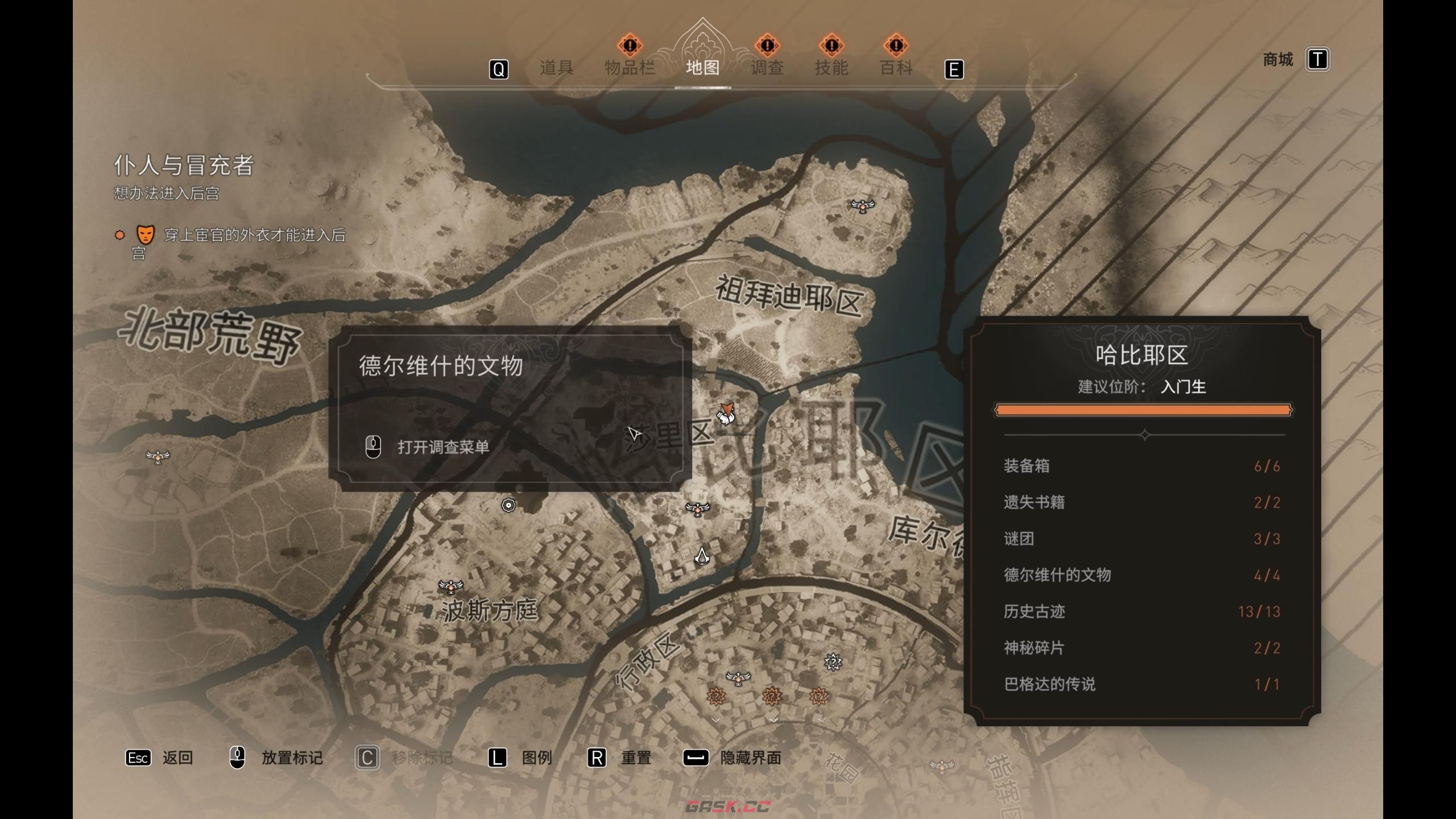Open the 物品栏 inventory tab

[x=629, y=68]
